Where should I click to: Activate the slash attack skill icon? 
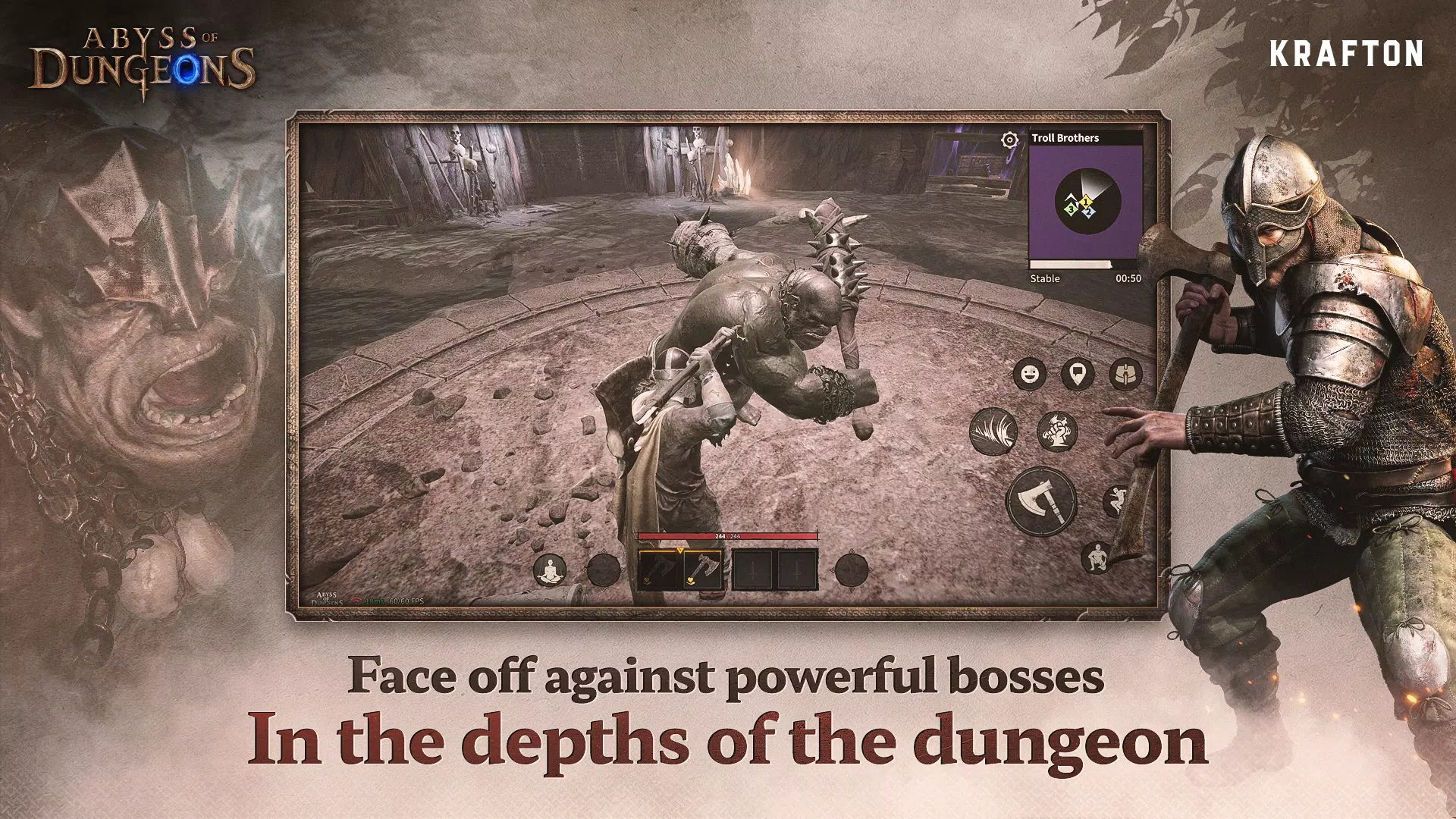tap(994, 432)
